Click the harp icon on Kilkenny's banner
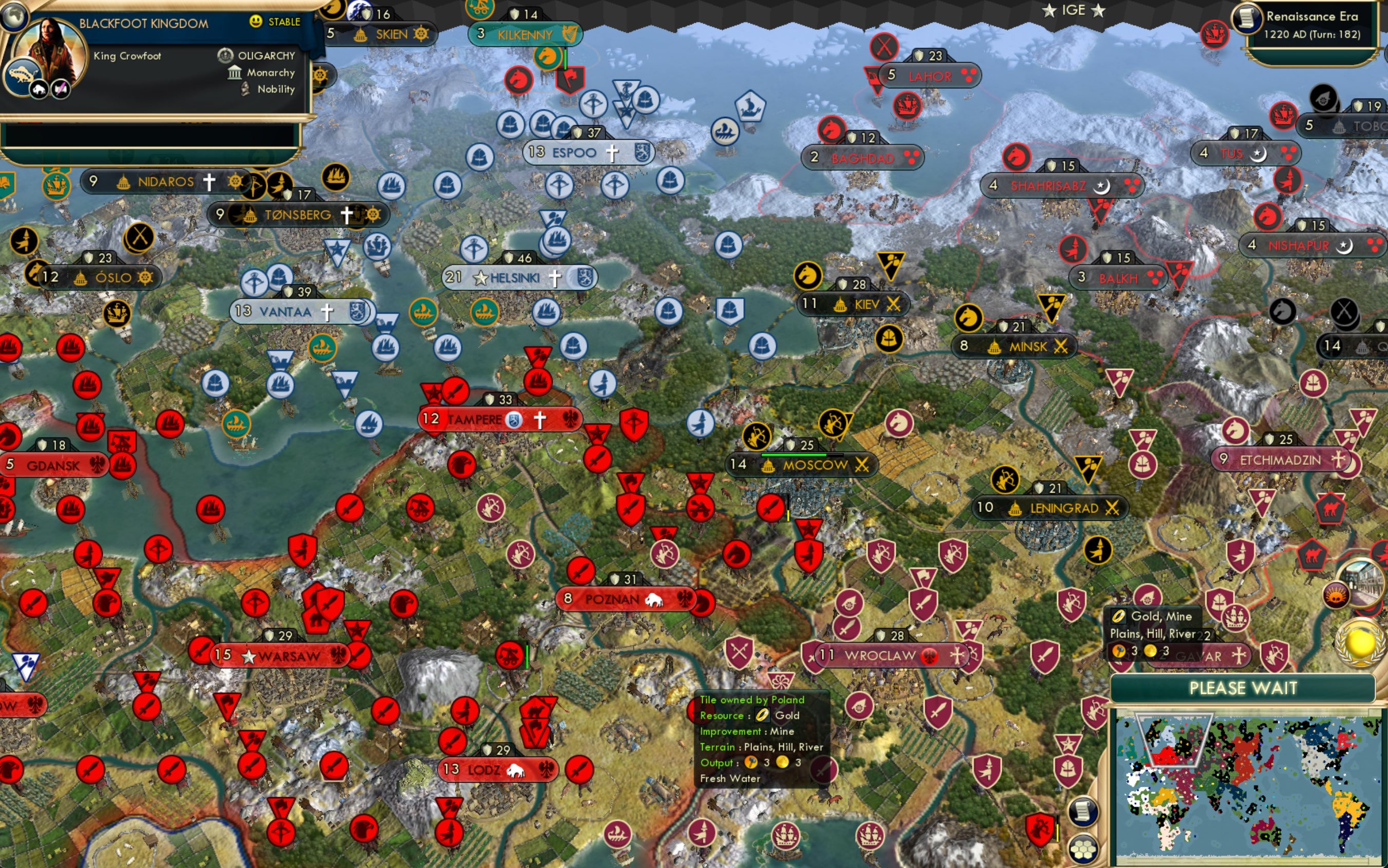The height and width of the screenshot is (868, 1388). pyautogui.click(x=571, y=34)
